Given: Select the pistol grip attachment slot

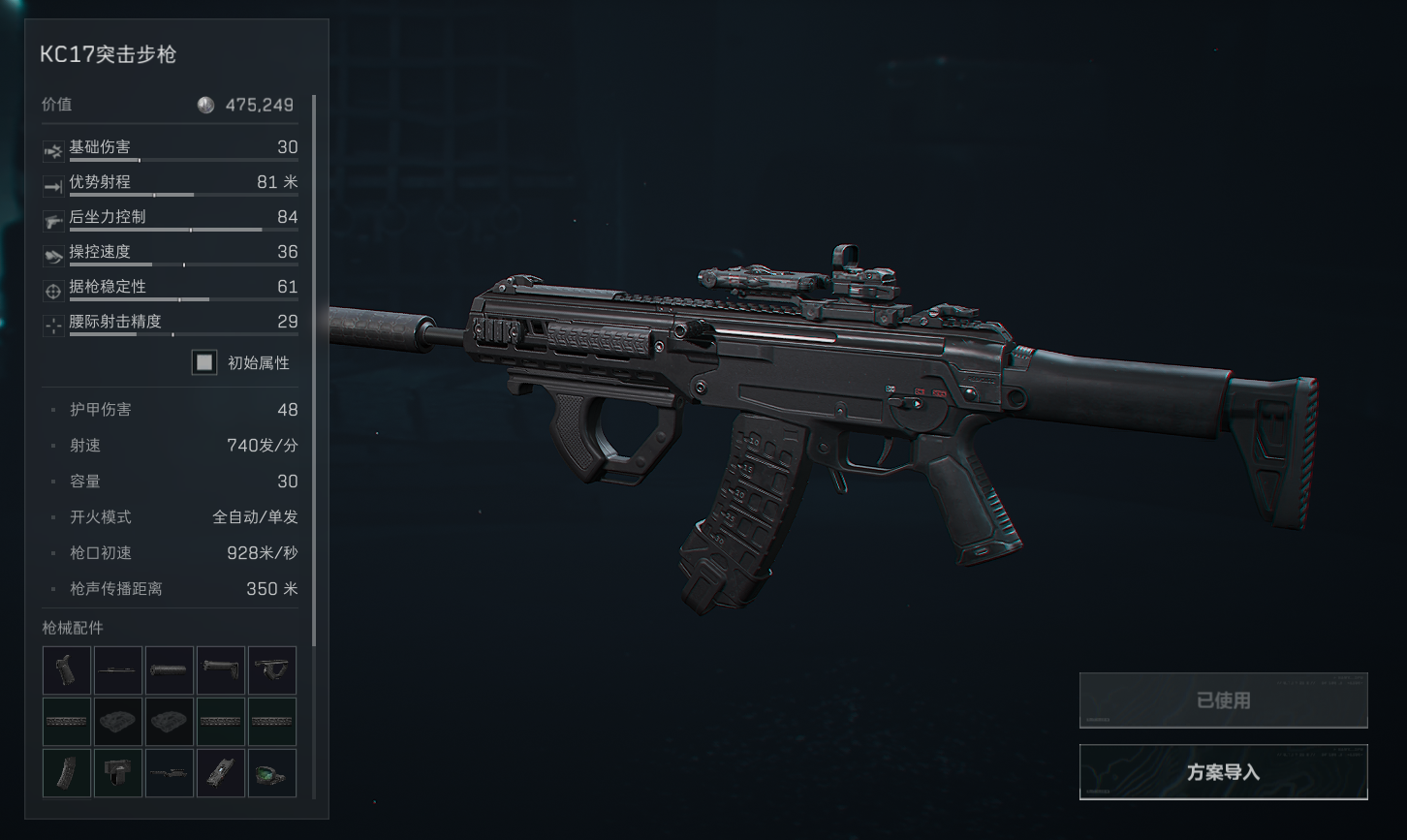Looking at the screenshot, I should pos(67,670).
